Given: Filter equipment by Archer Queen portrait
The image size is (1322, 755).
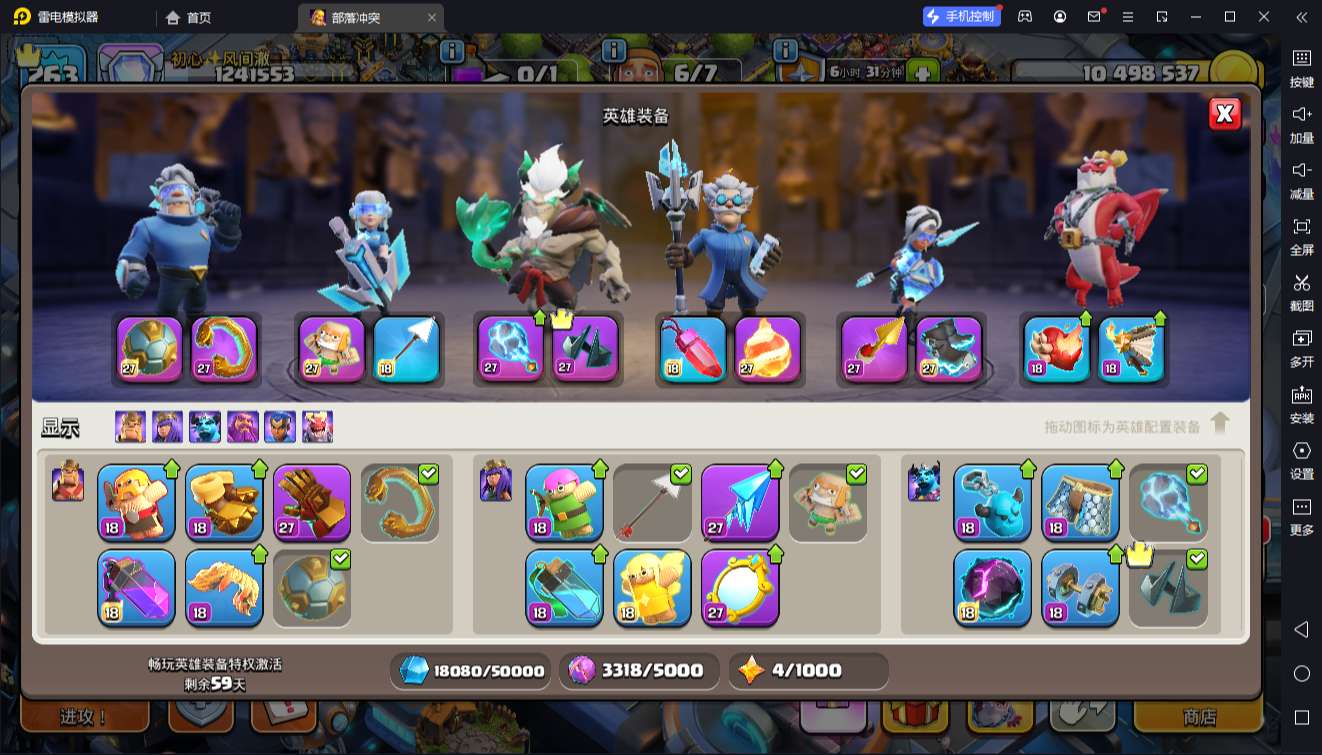Looking at the screenshot, I should click(x=167, y=427).
